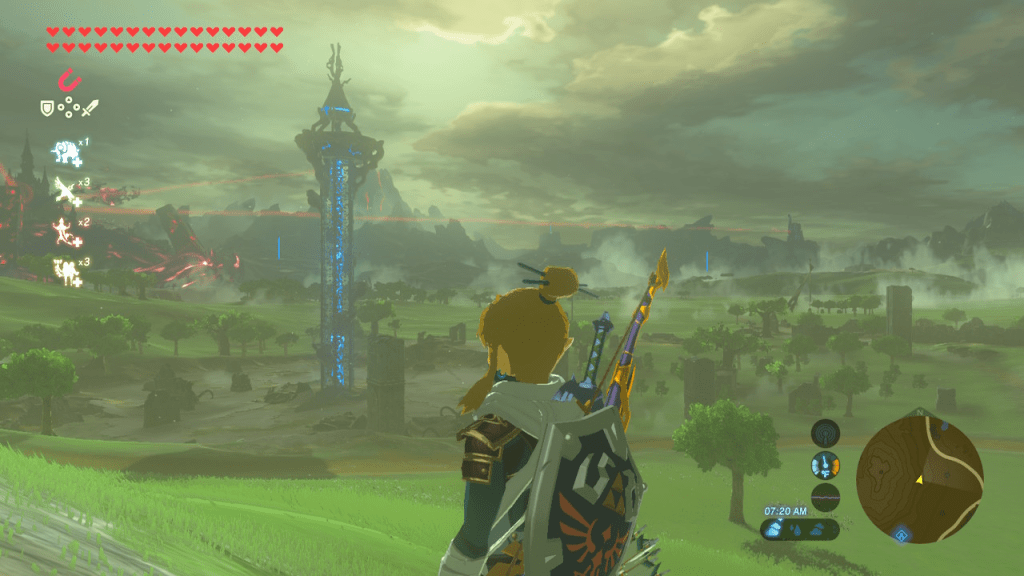Image resolution: width=1024 pixels, height=576 pixels.
Task: Click the thermometer temperature gauge
Action: (x=825, y=465)
